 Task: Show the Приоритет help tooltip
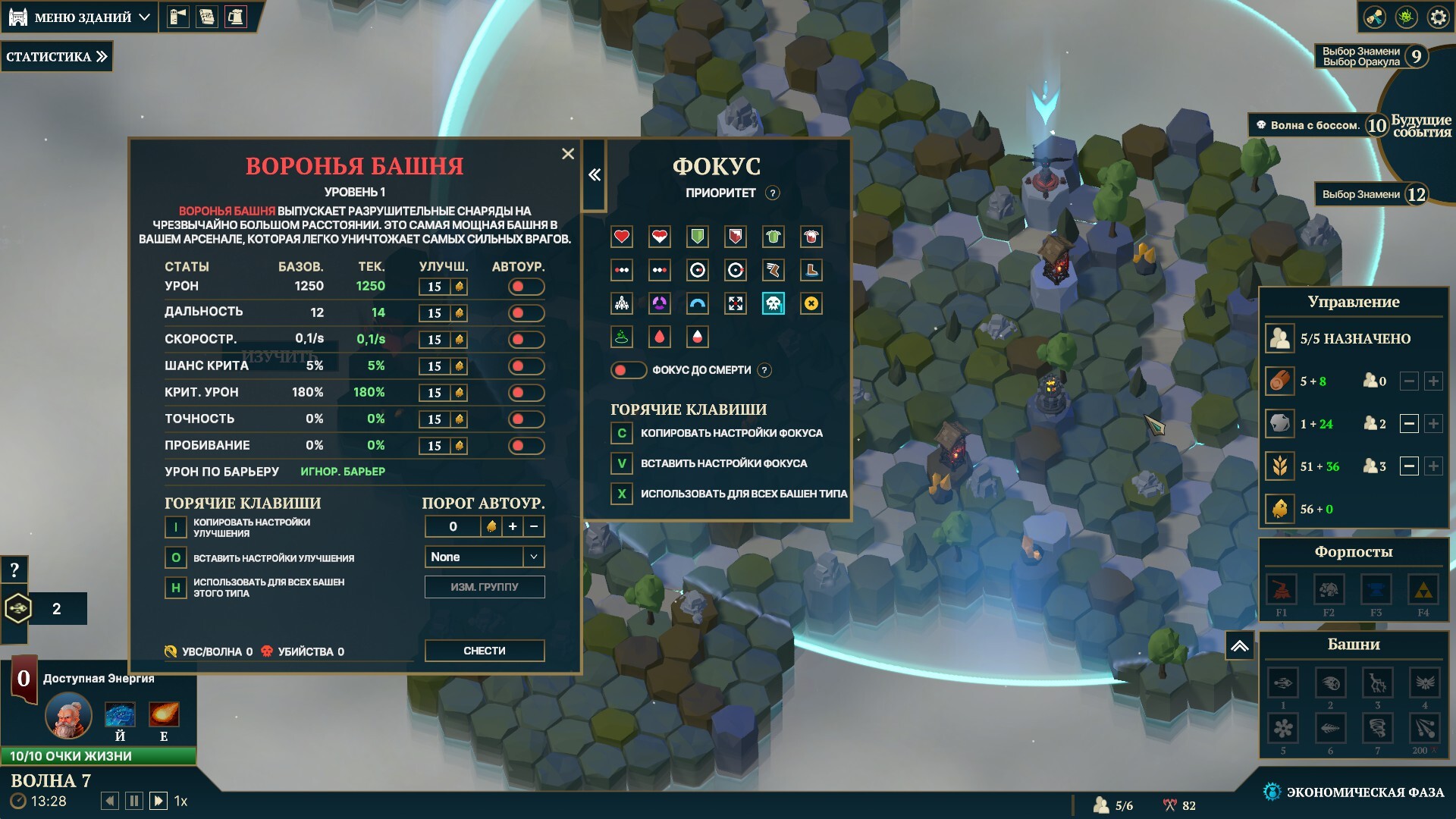[772, 193]
